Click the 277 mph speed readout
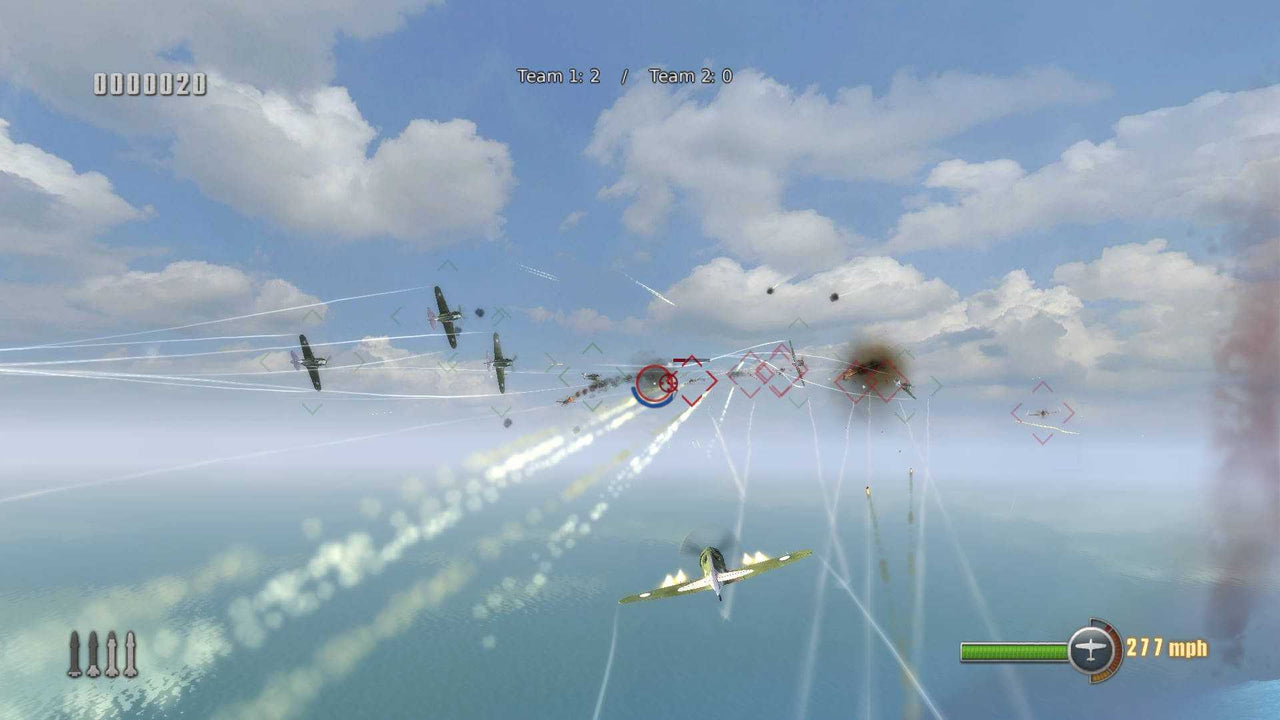 1168,648
